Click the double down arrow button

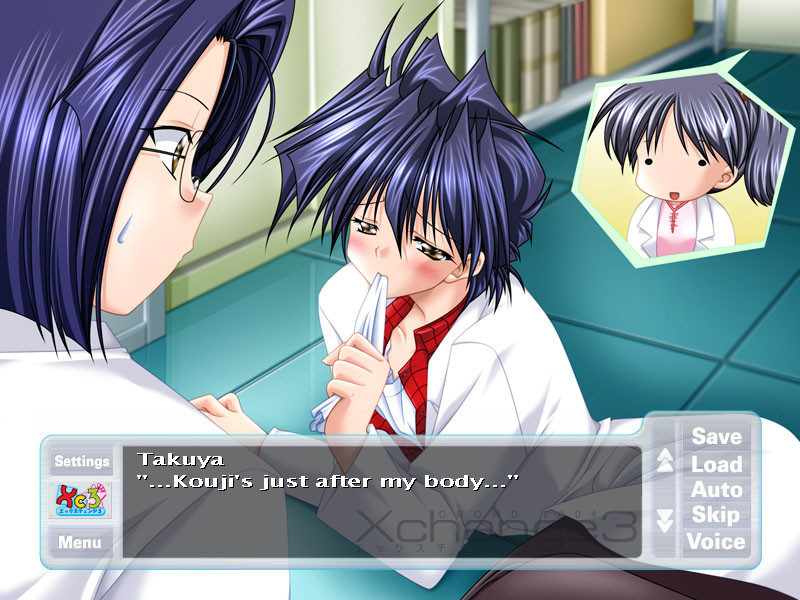click(x=665, y=520)
